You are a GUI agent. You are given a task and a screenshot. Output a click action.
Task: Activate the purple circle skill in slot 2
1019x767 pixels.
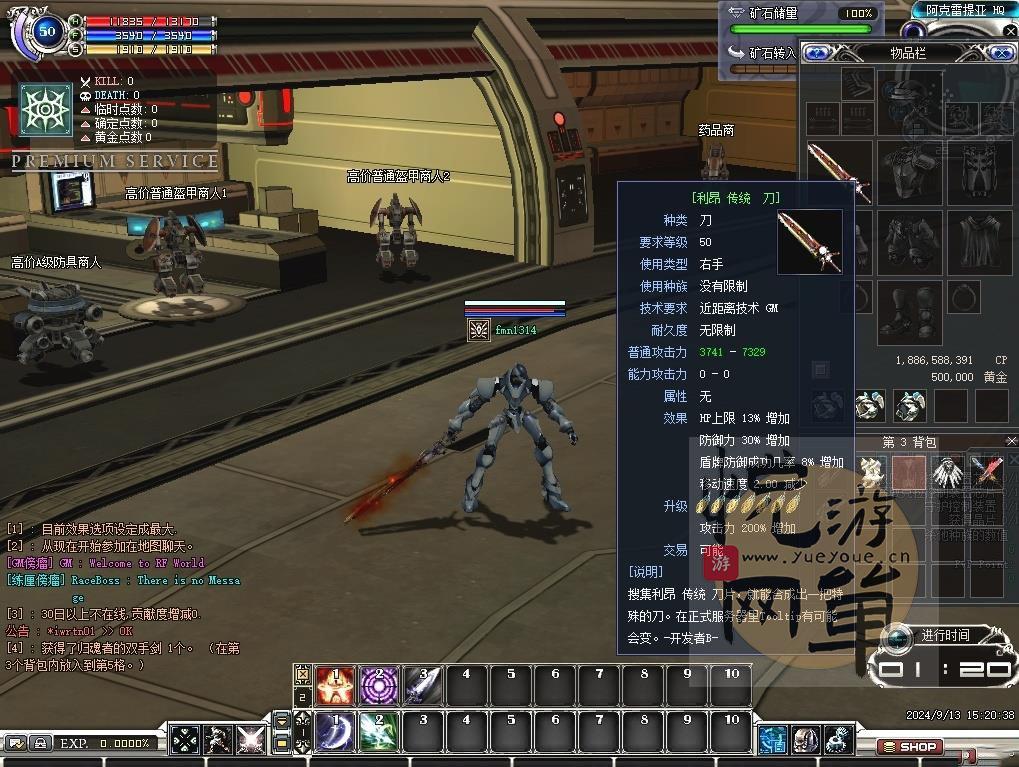[x=379, y=684]
